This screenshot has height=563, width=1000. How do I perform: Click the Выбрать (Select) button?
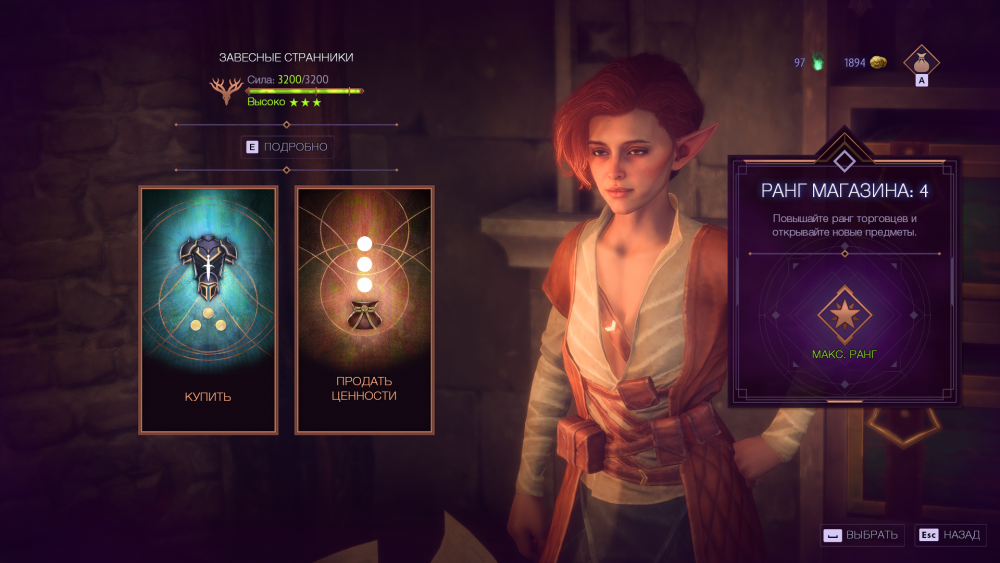pos(863,535)
